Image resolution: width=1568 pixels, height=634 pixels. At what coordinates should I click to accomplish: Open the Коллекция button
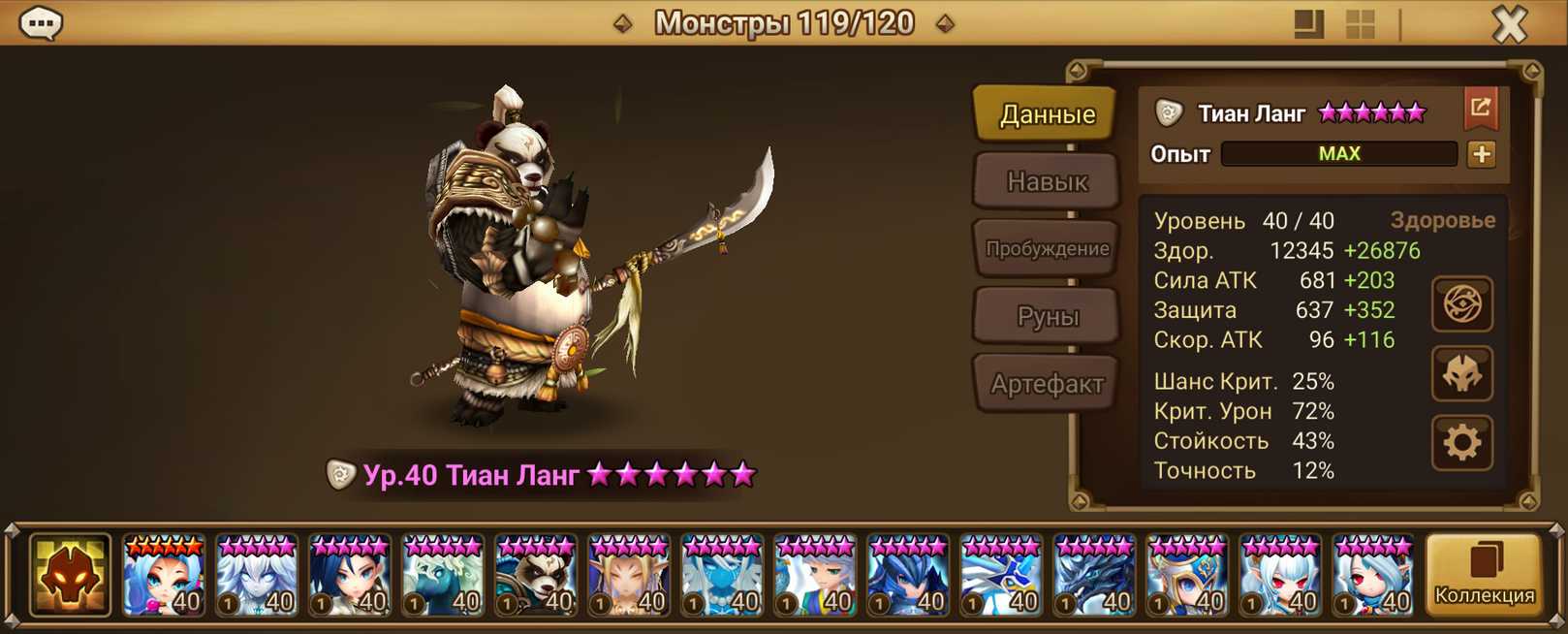pos(1484,575)
